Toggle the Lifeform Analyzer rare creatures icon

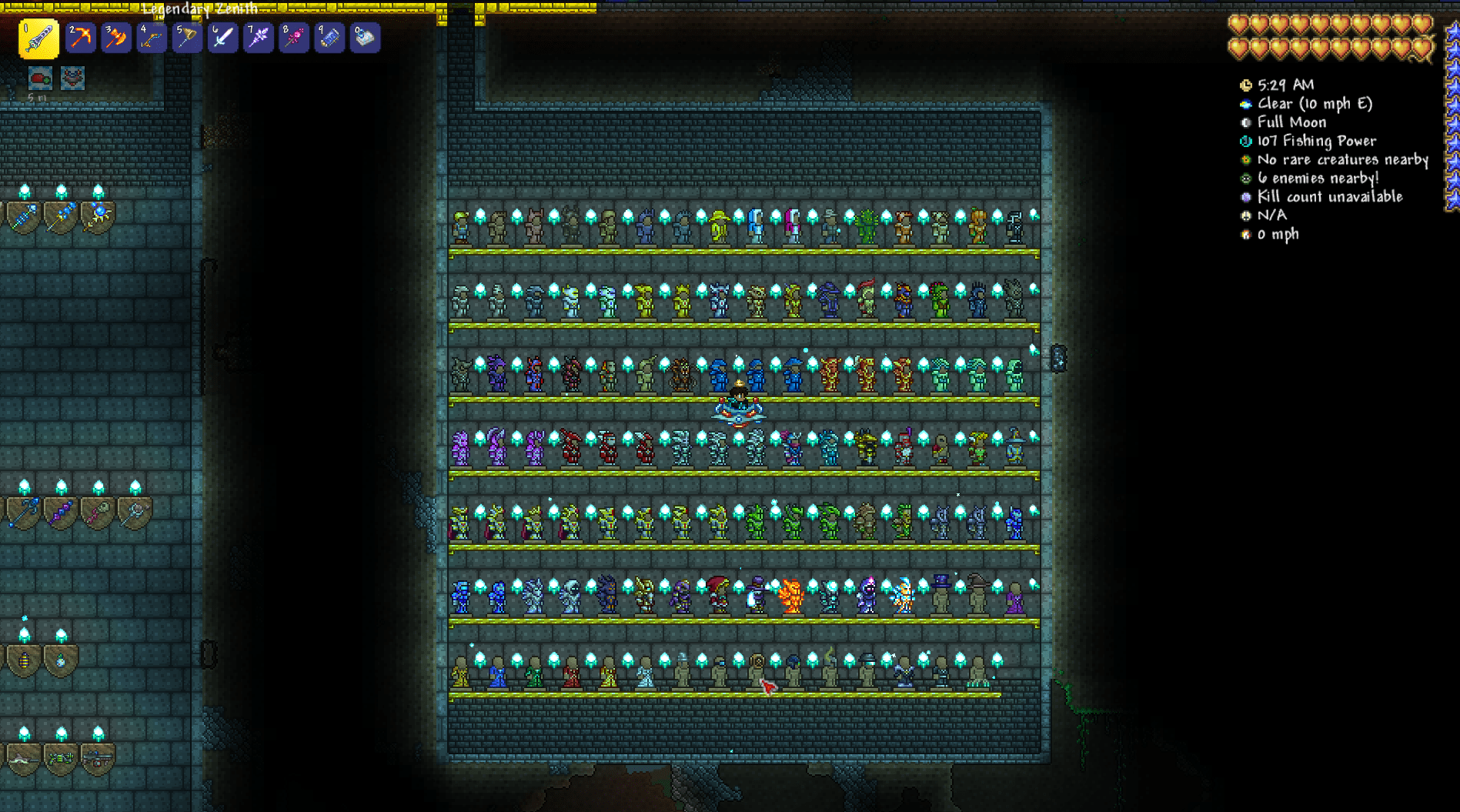pyautogui.click(x=1247, y=159)
